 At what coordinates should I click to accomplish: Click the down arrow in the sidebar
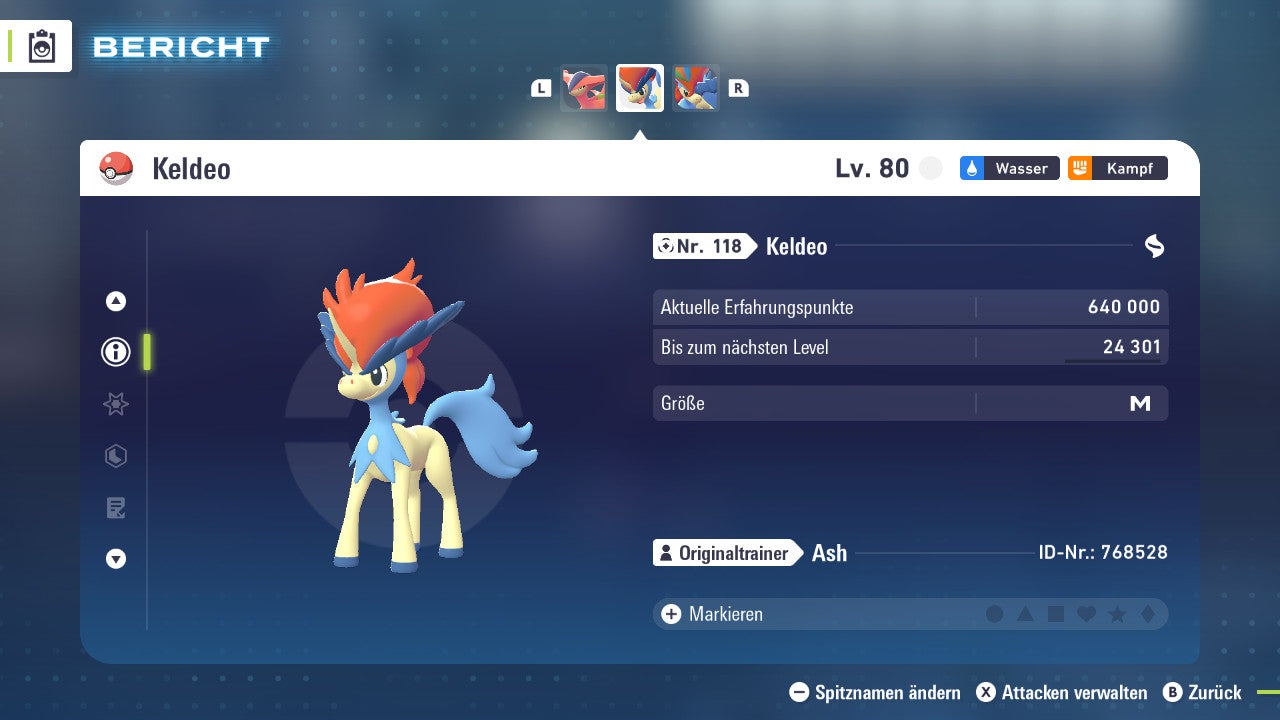point(115,559)
